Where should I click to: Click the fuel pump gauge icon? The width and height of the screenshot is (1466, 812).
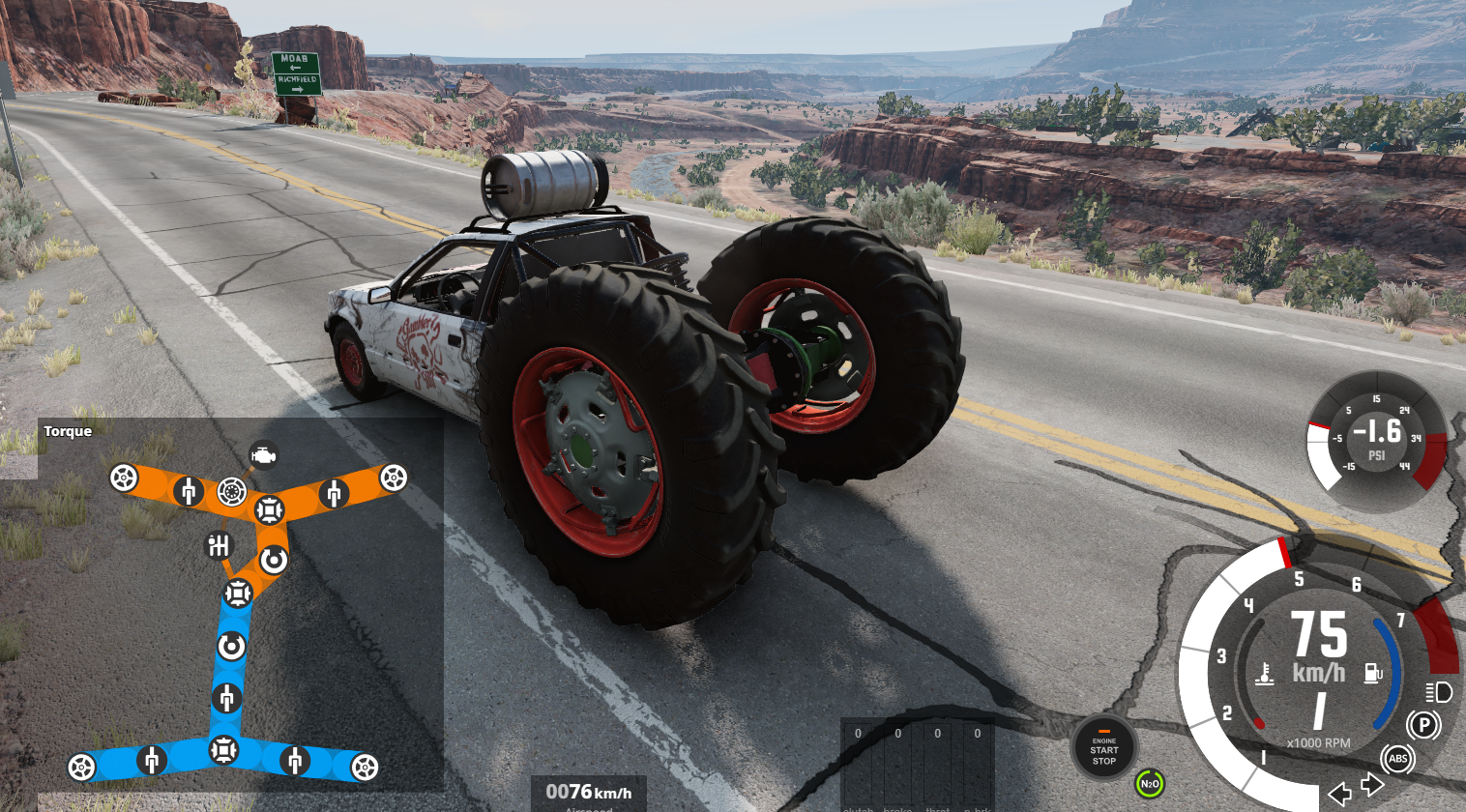pos(1373,673)
